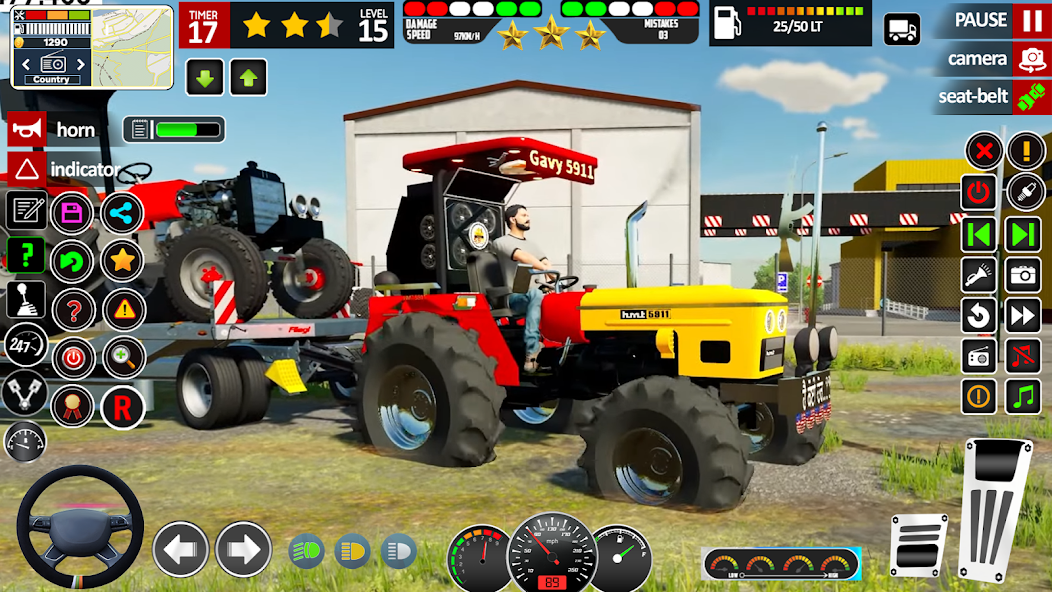1052x592 pixels.
Task: Steer left with the left arrow button
Action: tap(180, 549)
